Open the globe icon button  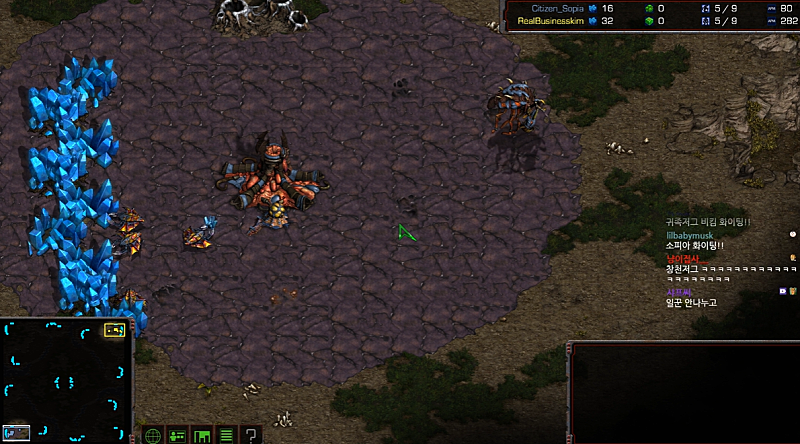153,435
